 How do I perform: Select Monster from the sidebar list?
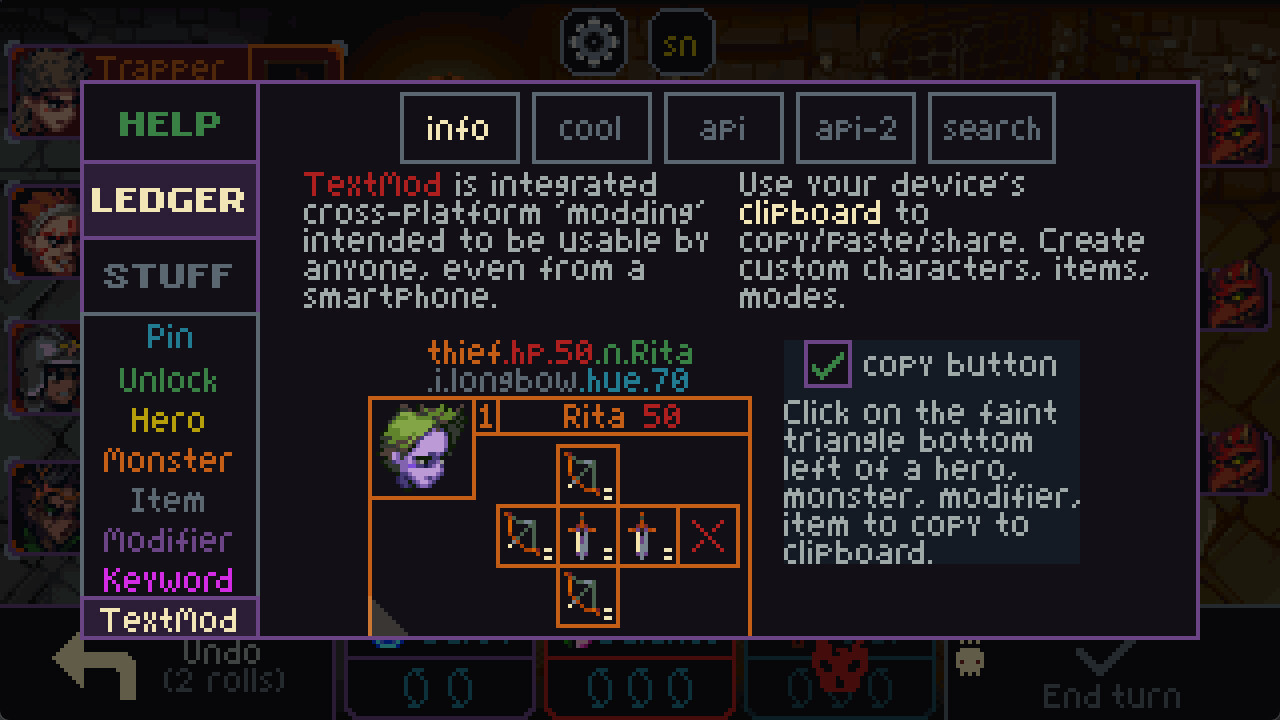point(169,461)
